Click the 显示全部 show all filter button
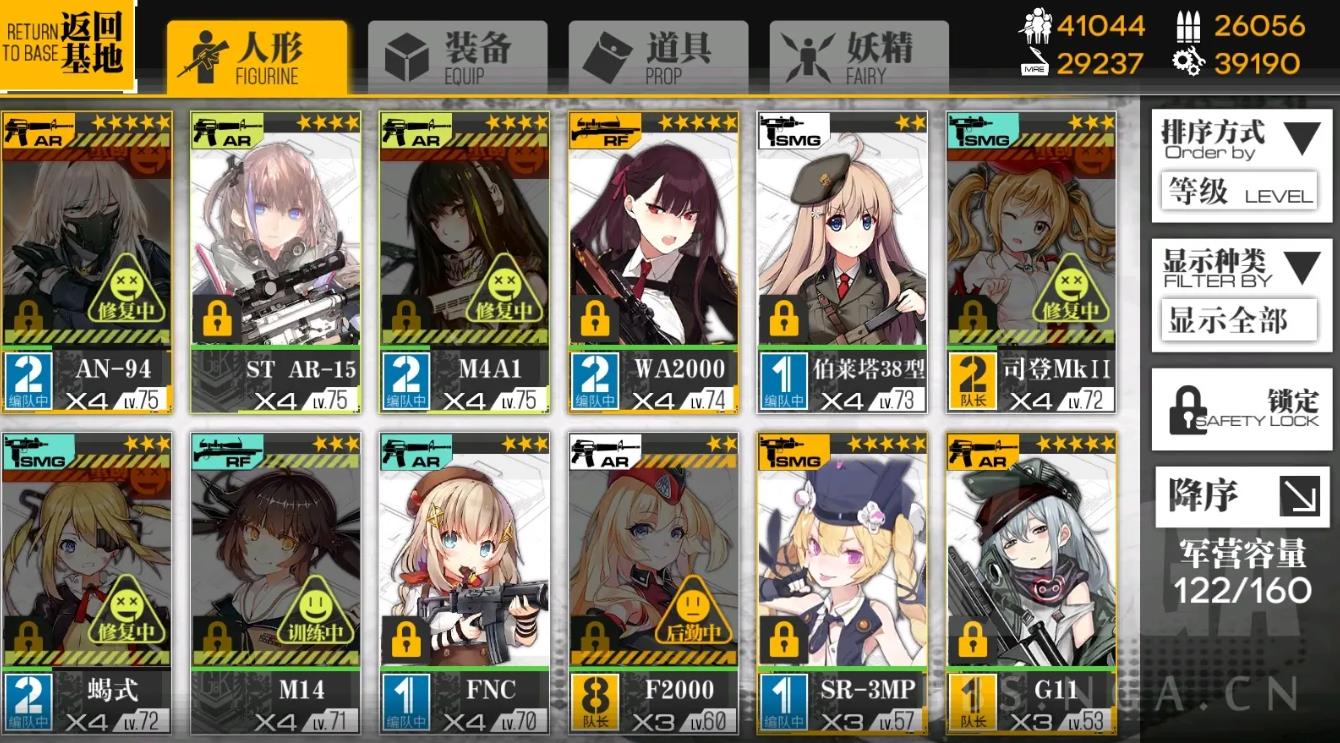 (x=1239, y=321)
